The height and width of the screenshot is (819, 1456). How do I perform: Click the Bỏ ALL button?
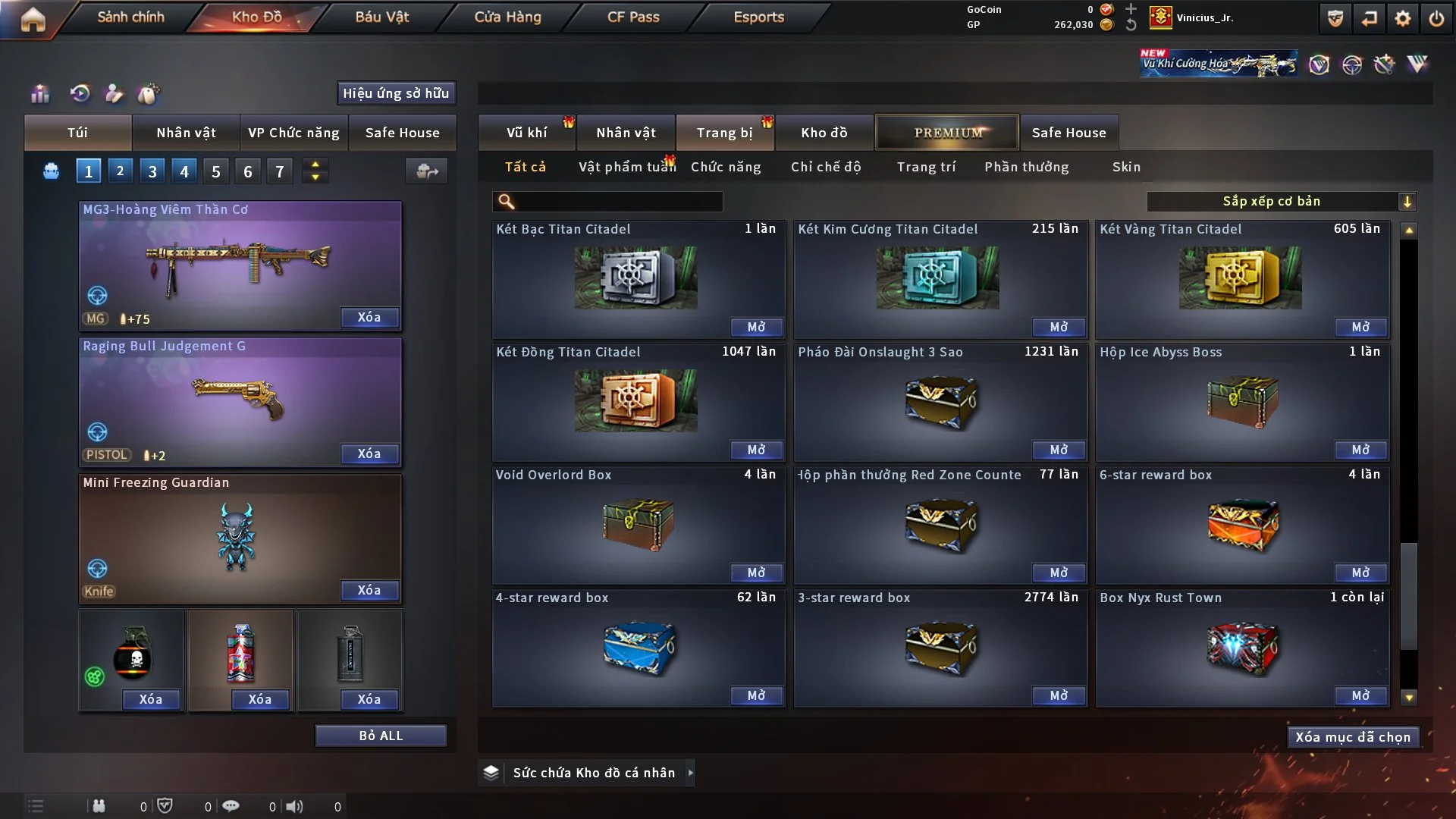(381, 736)
